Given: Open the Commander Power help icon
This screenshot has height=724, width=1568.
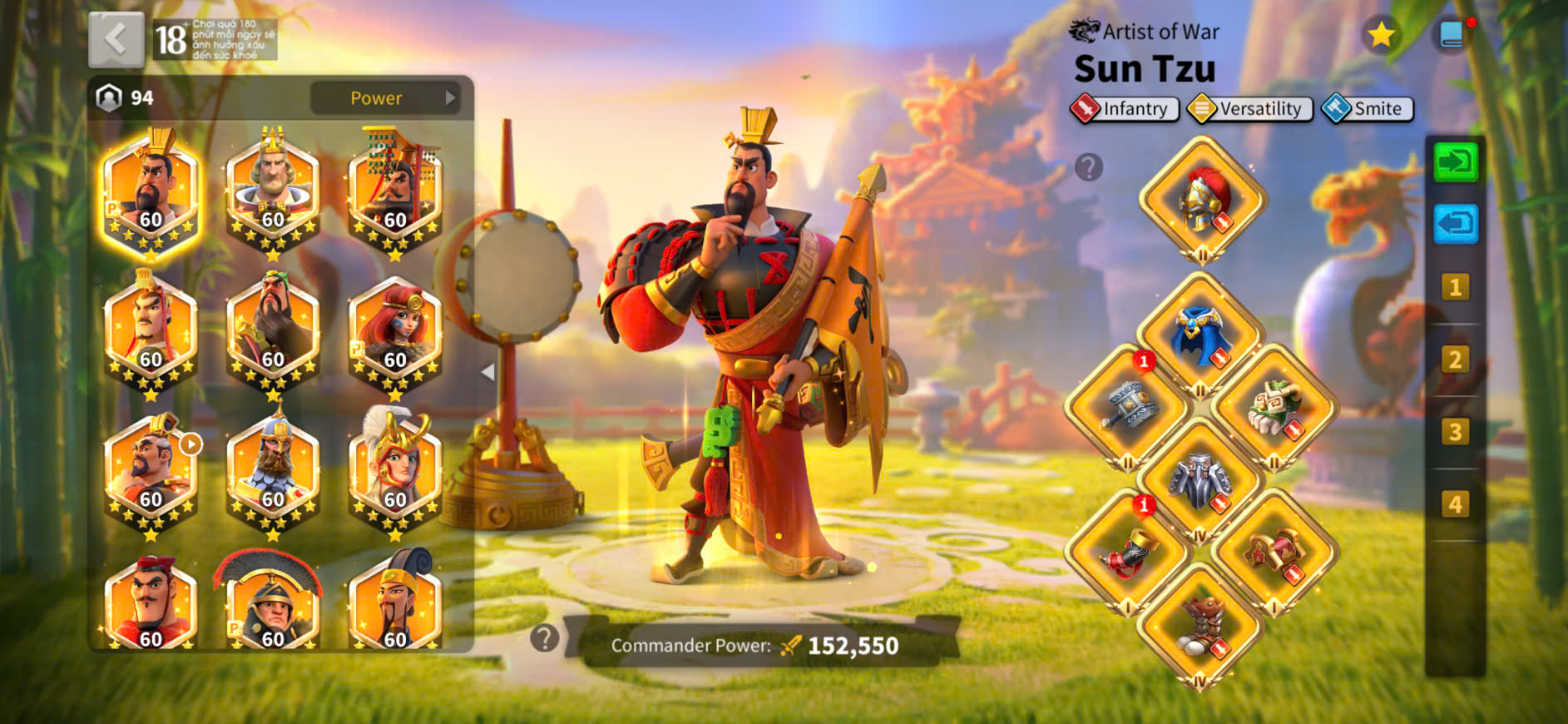Looking at the screenshot, I should 545,638.
